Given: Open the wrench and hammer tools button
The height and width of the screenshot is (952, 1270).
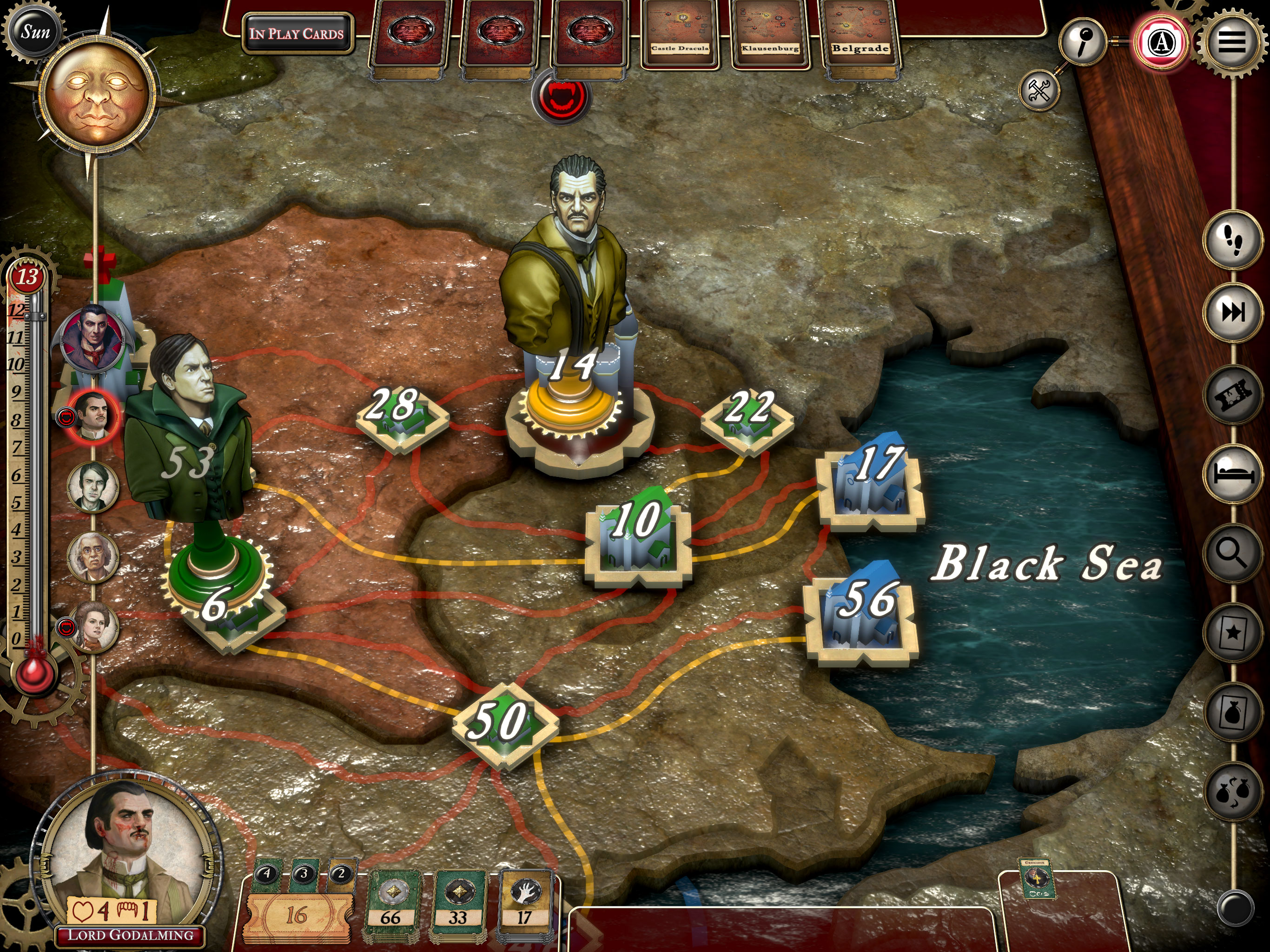Looking at the screenshot, I should (x=1039, y=91).
